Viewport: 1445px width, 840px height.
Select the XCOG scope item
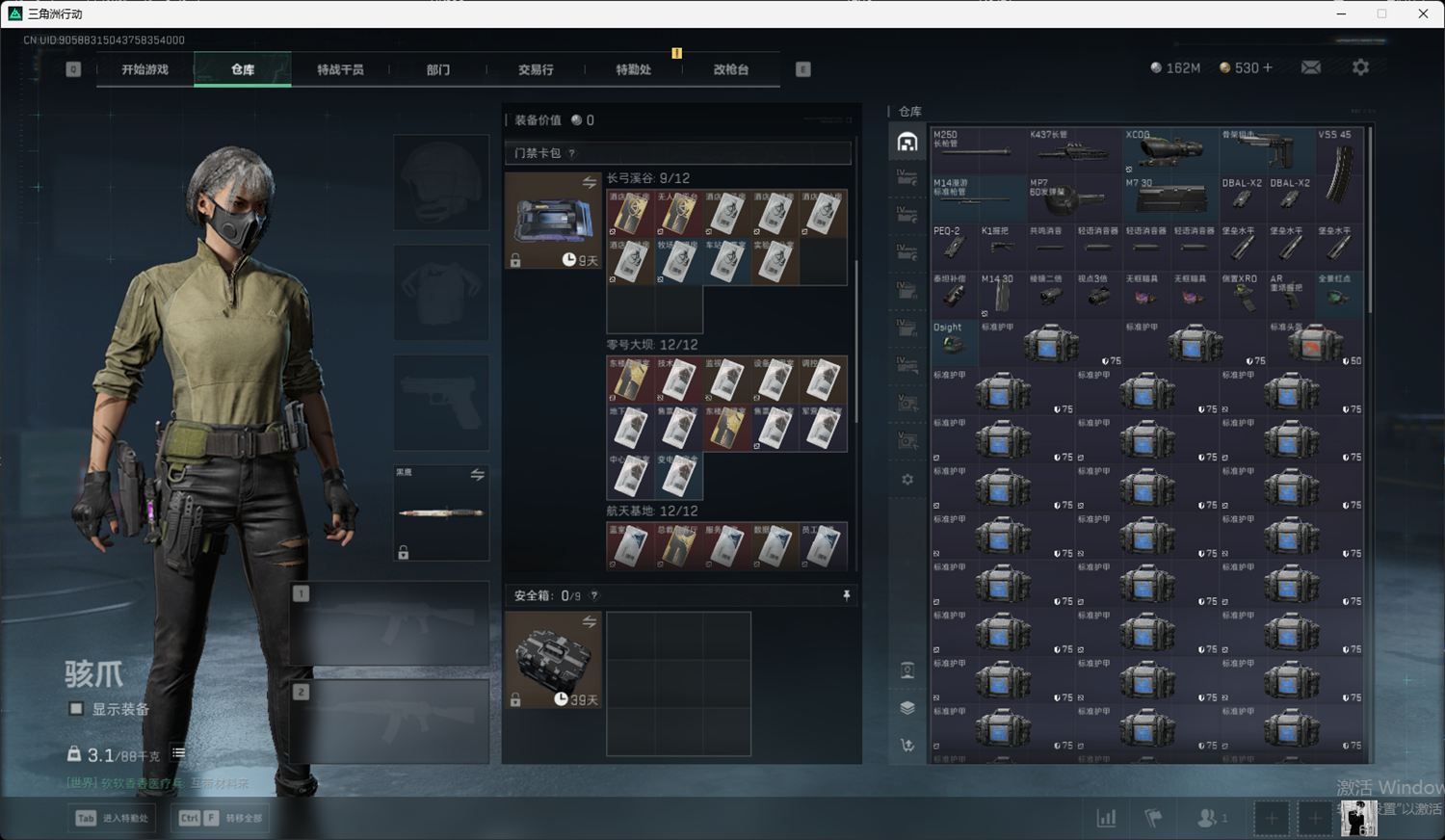pos(1169,148)
